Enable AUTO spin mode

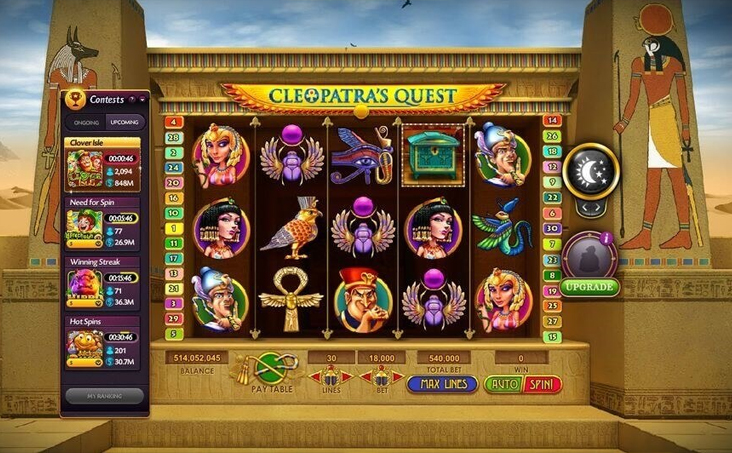(x=503, y=384)
